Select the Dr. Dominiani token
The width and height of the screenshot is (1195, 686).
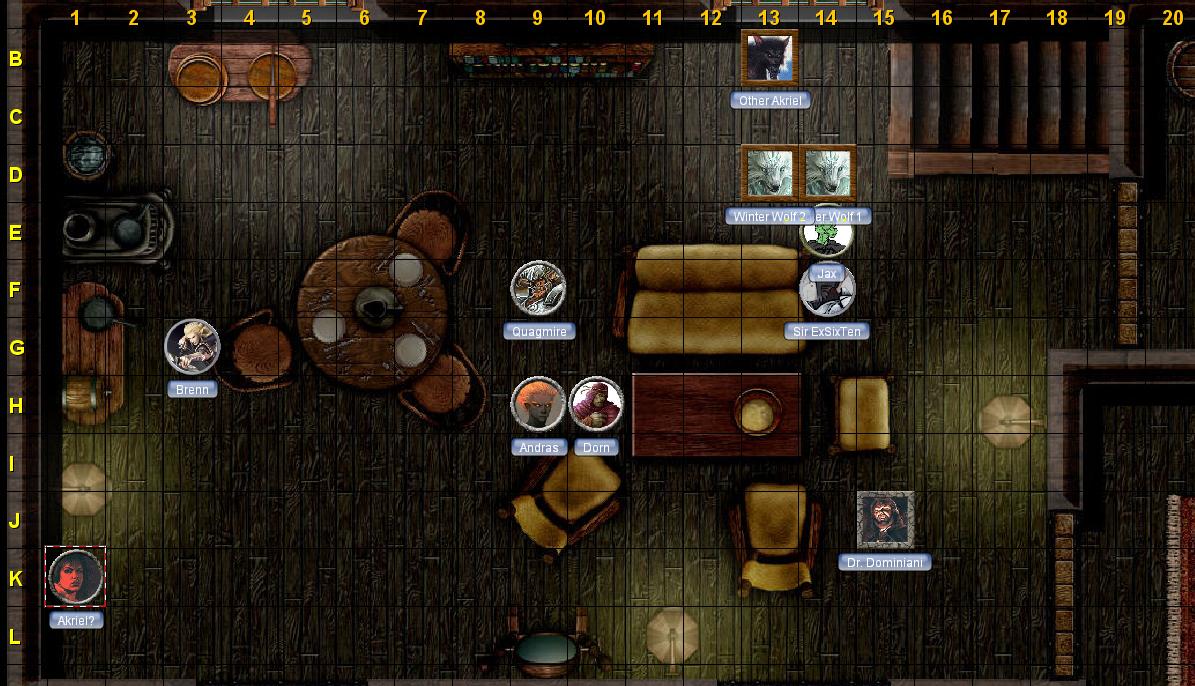885,520
